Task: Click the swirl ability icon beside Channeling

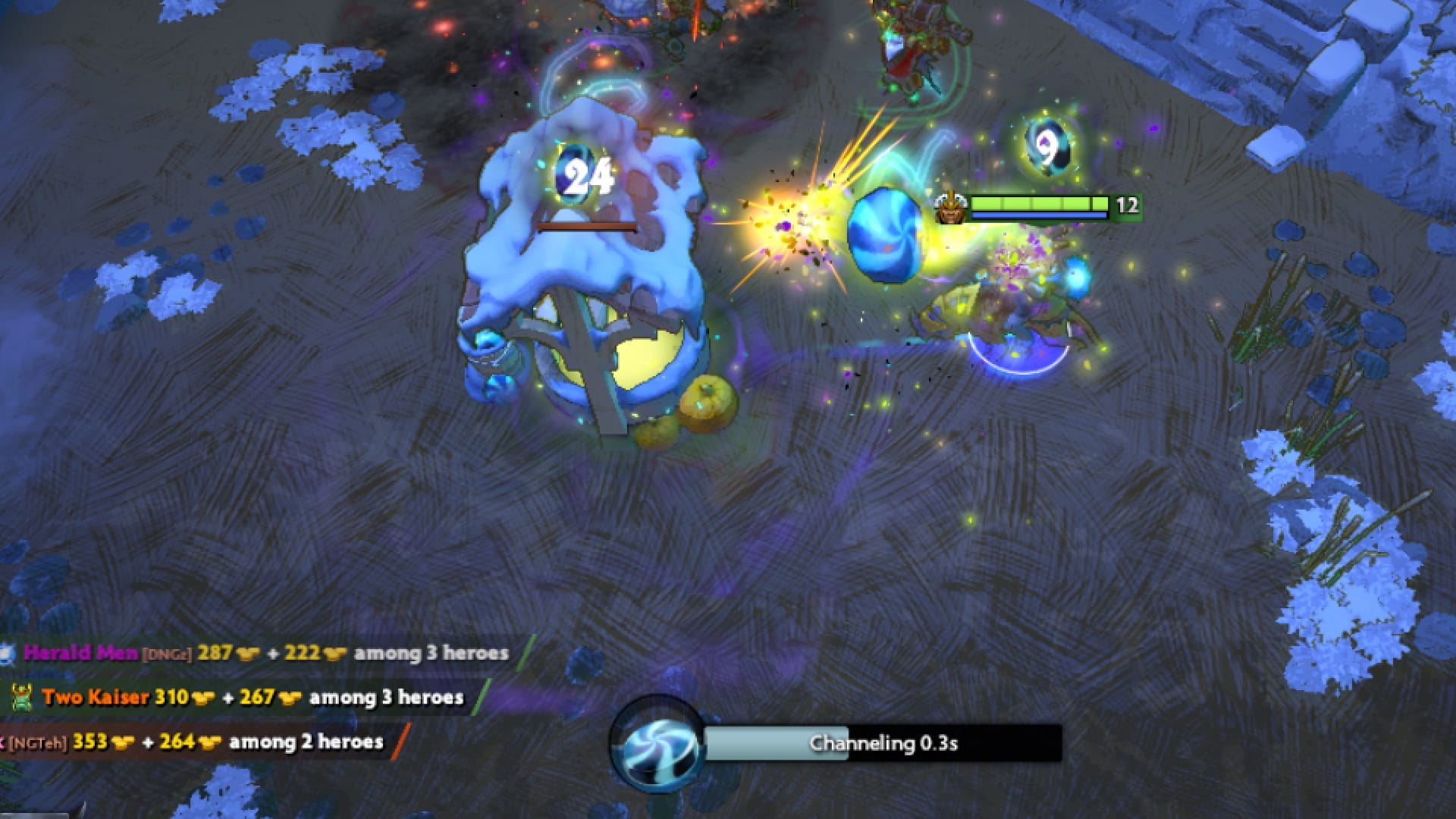Action: (x=657, y=745)
